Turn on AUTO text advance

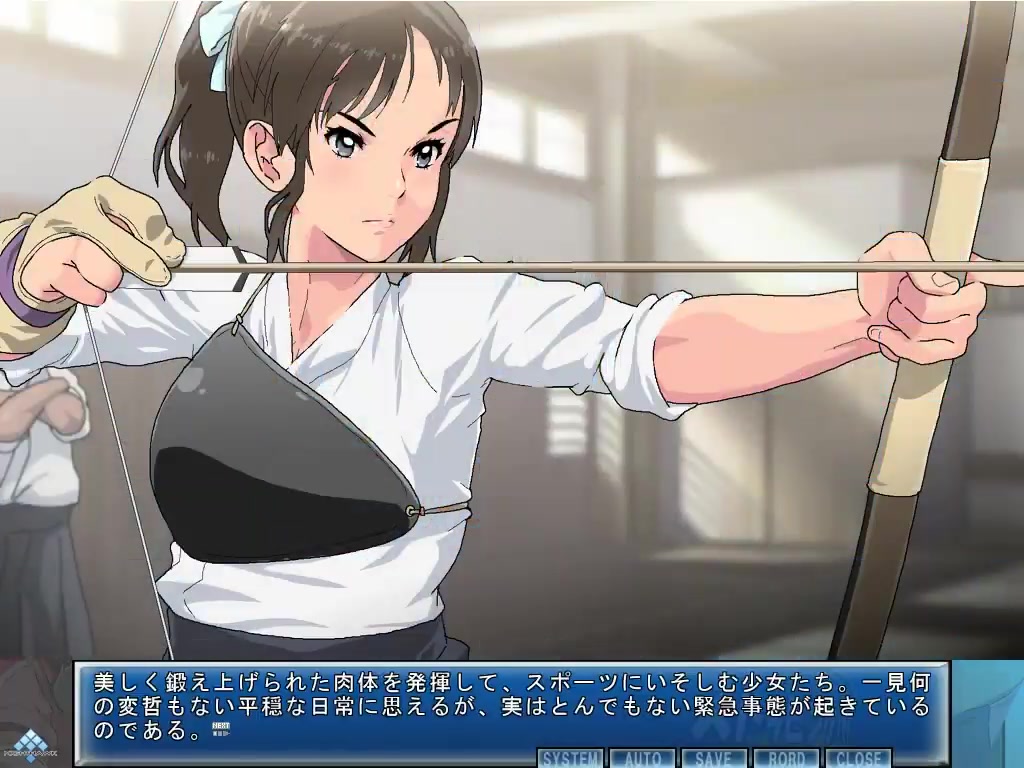tap(644, 758)
